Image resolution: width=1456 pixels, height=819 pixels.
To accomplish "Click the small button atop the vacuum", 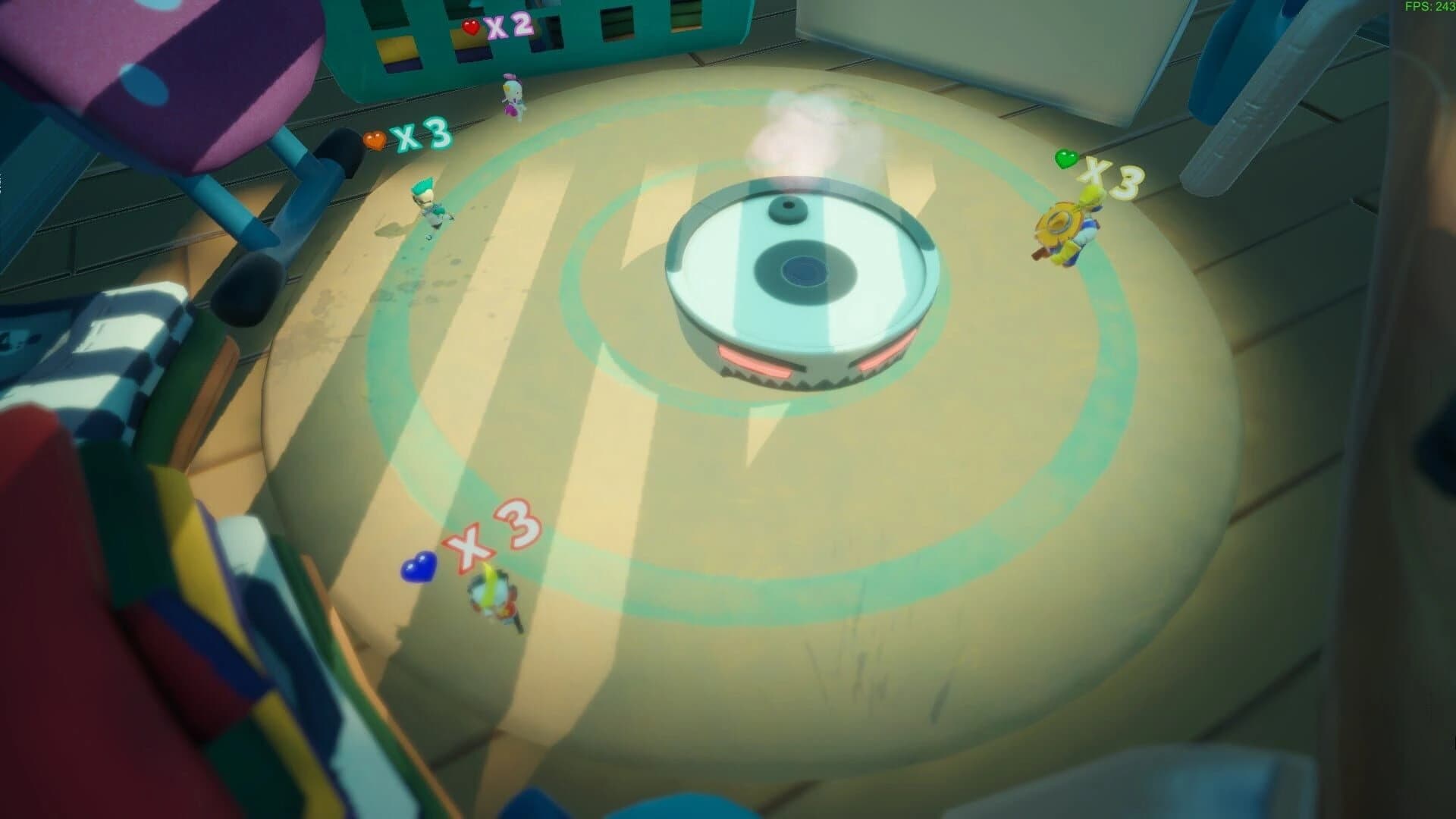I will click(789, 209).
